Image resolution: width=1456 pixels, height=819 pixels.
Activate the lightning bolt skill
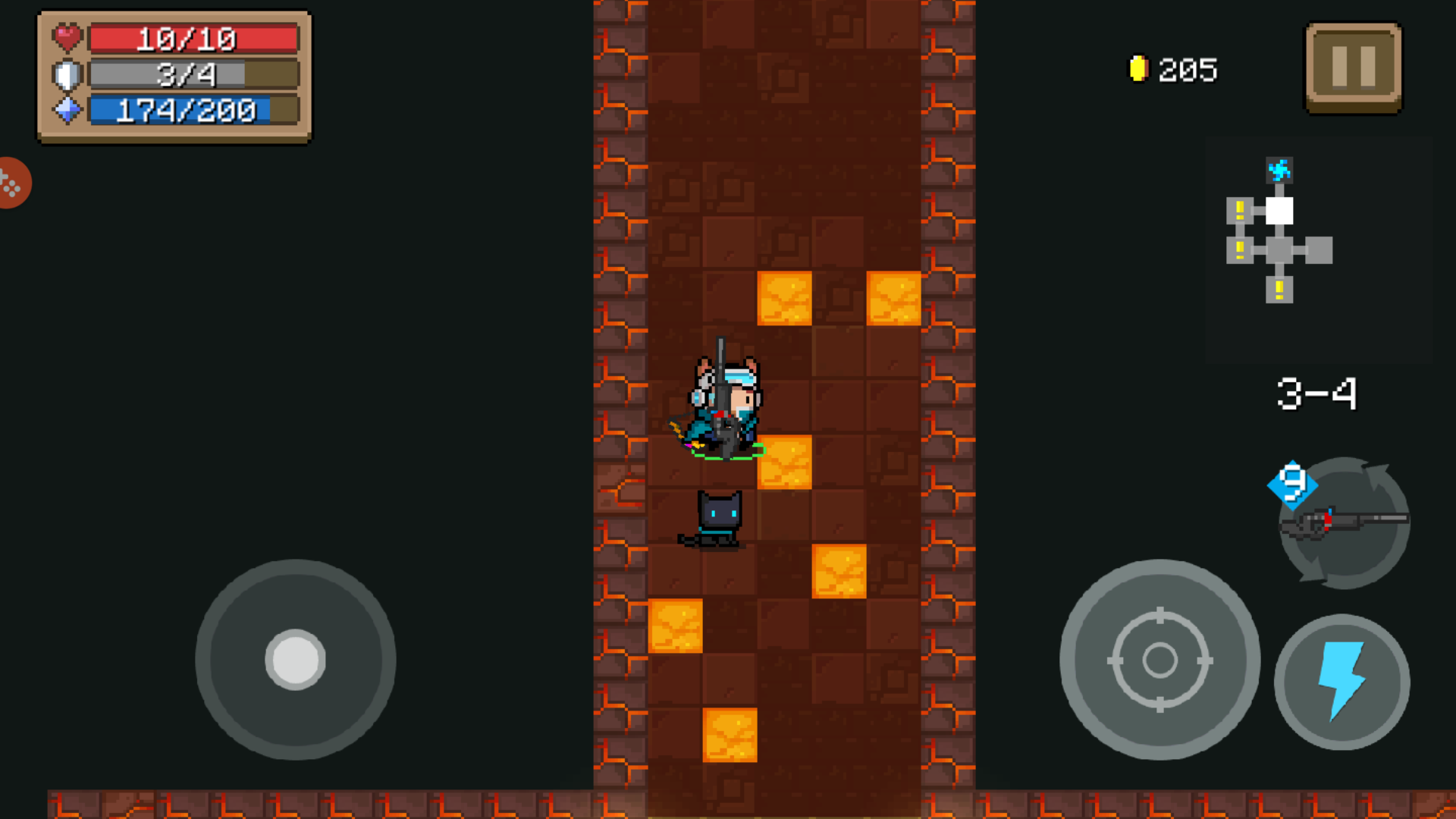pos(1341,681)
